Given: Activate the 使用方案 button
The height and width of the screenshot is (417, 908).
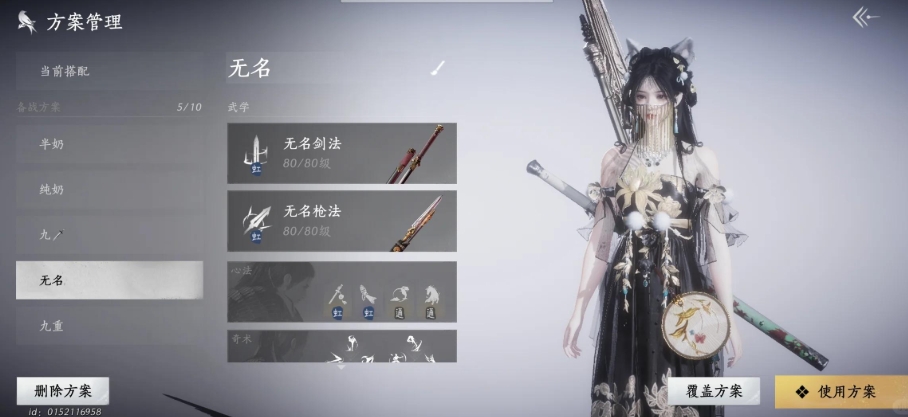Looking at the screenshot, I should (x=840, y=391).
